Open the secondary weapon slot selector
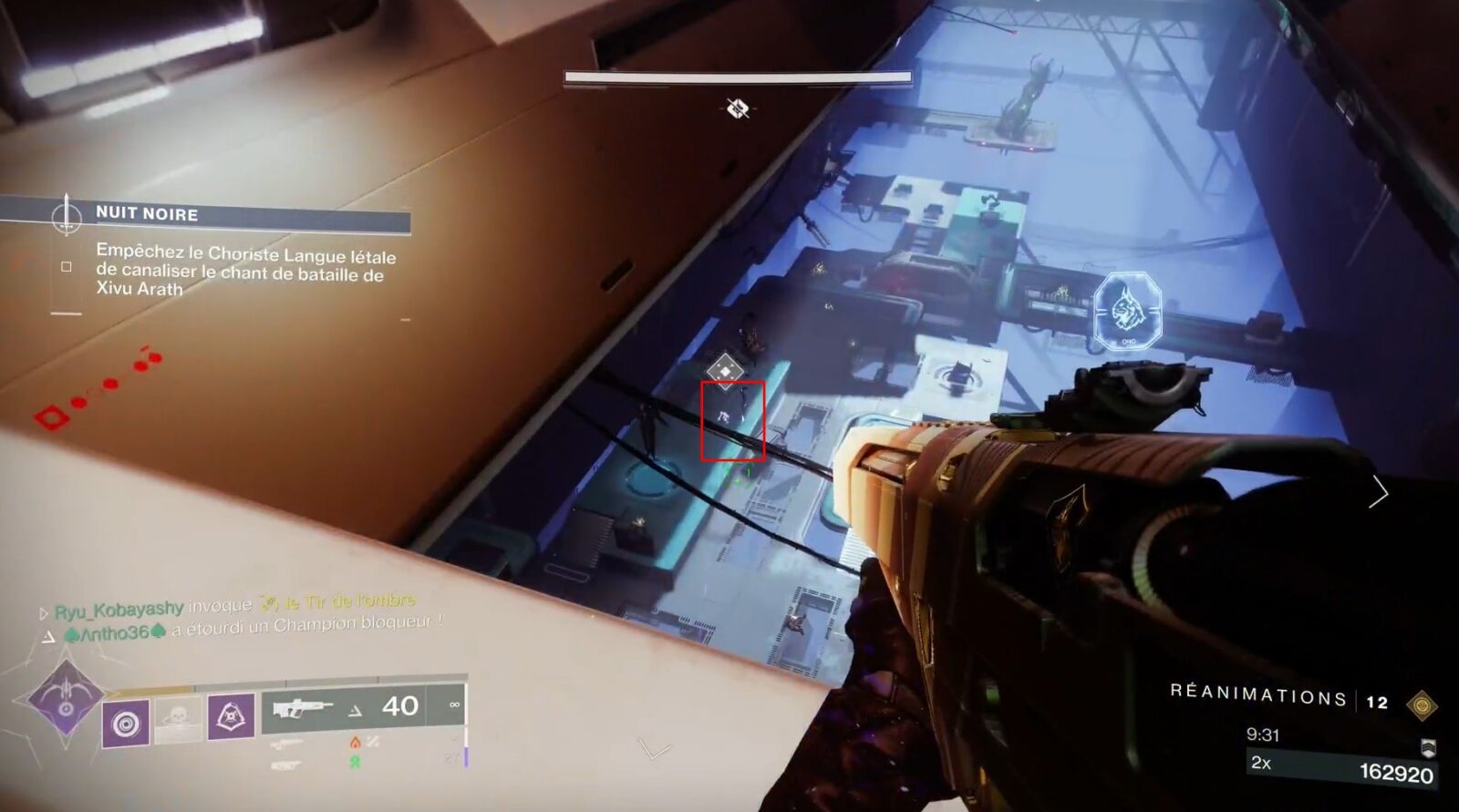1459x812 pixels. [x=287, y=744]
